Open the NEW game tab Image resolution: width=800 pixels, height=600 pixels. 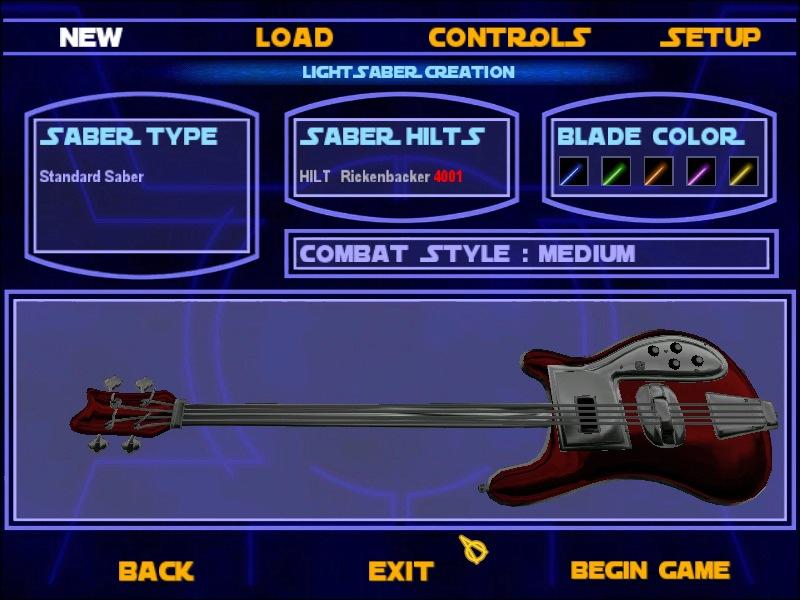[x=90, y=38]
